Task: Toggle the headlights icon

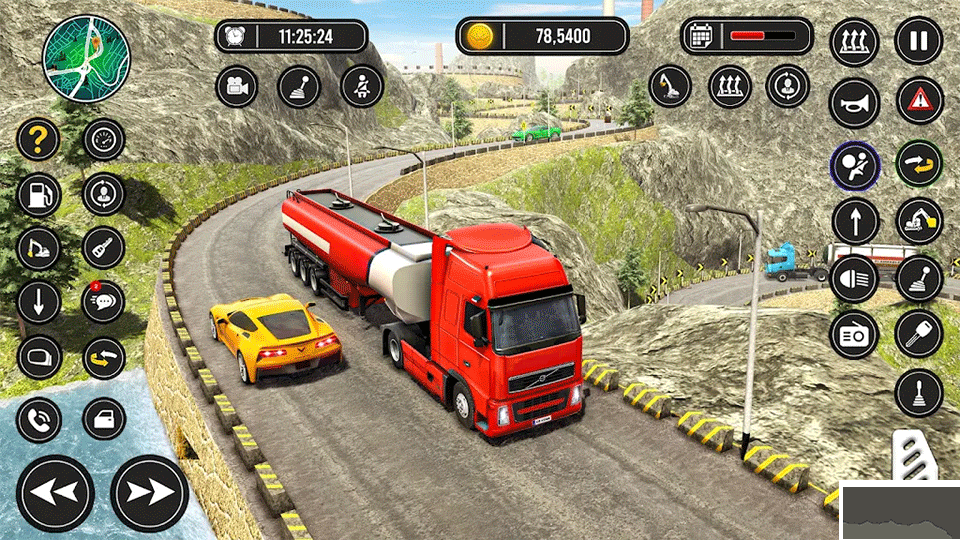Action: pyautogui.click(x=854, y=279)
